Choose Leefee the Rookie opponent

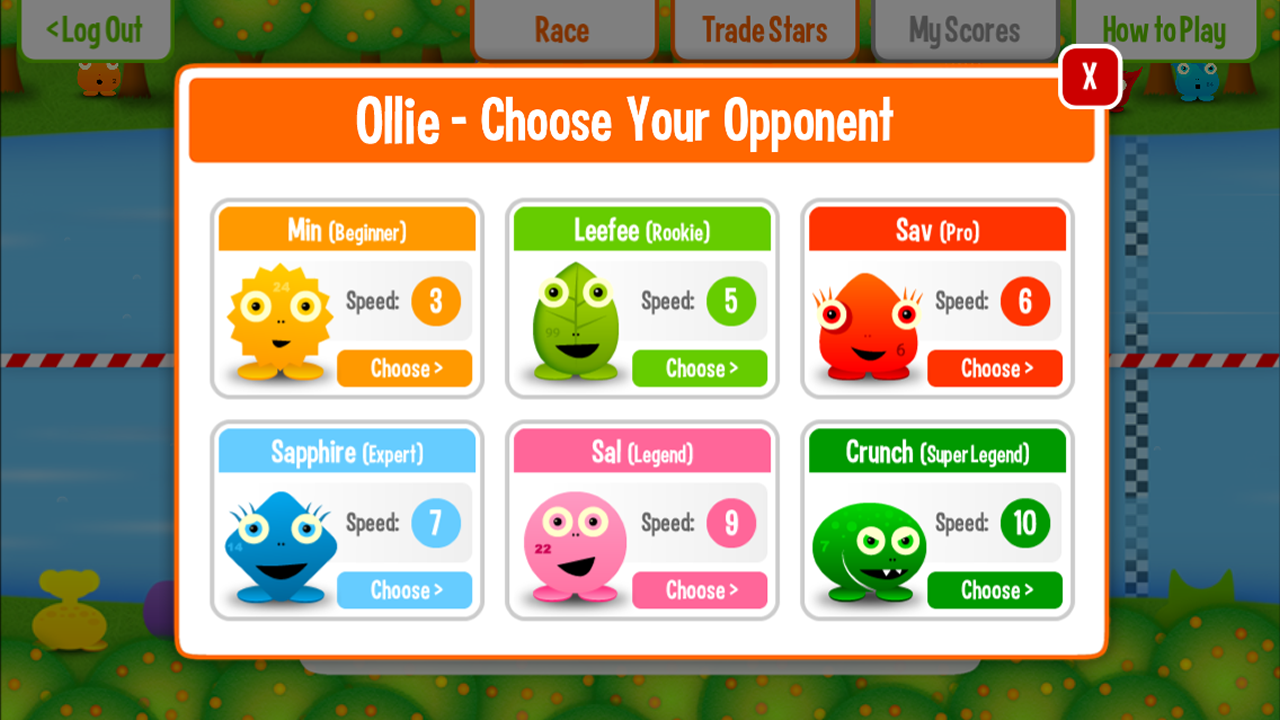699,368
